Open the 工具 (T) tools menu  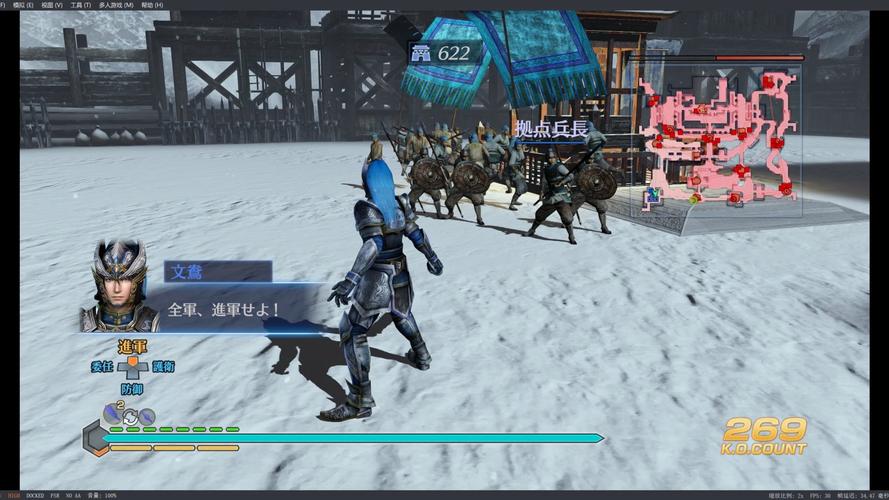click(x=80, y=5)
